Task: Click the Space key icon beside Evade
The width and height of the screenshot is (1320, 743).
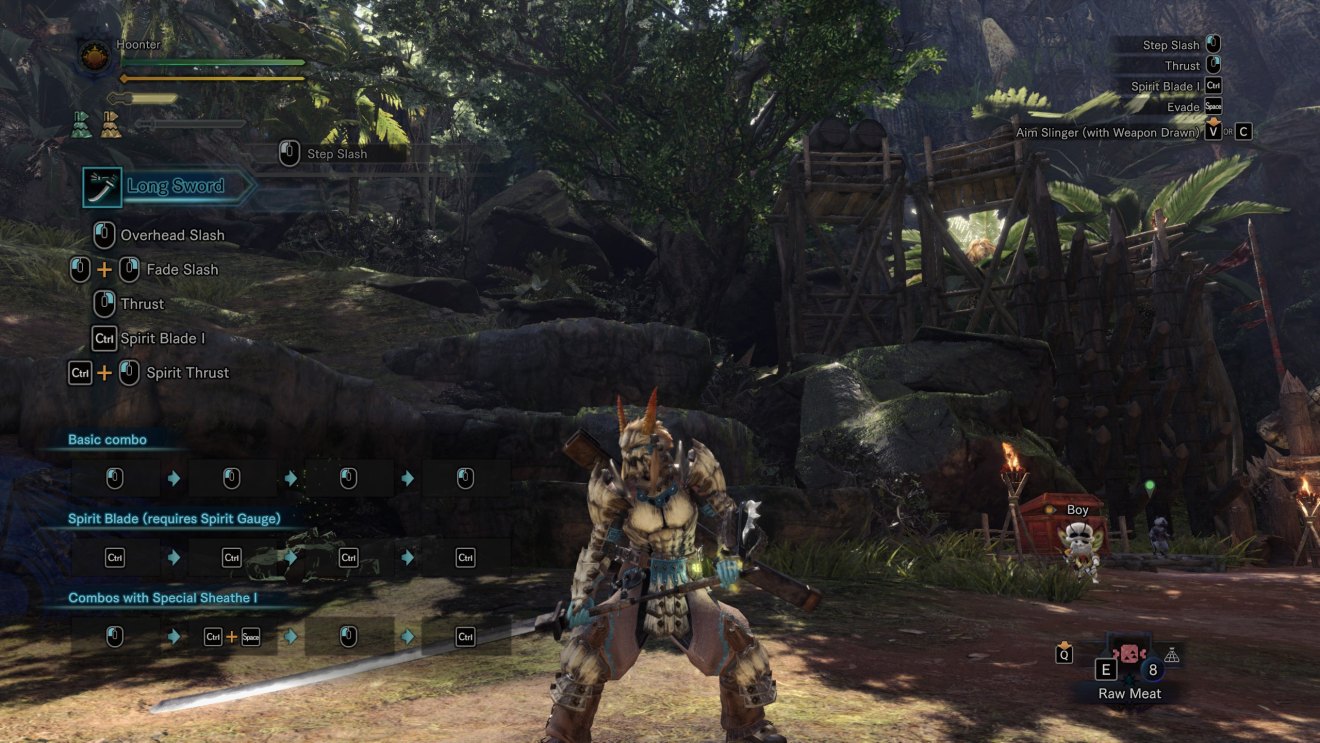Action: 1213,107
